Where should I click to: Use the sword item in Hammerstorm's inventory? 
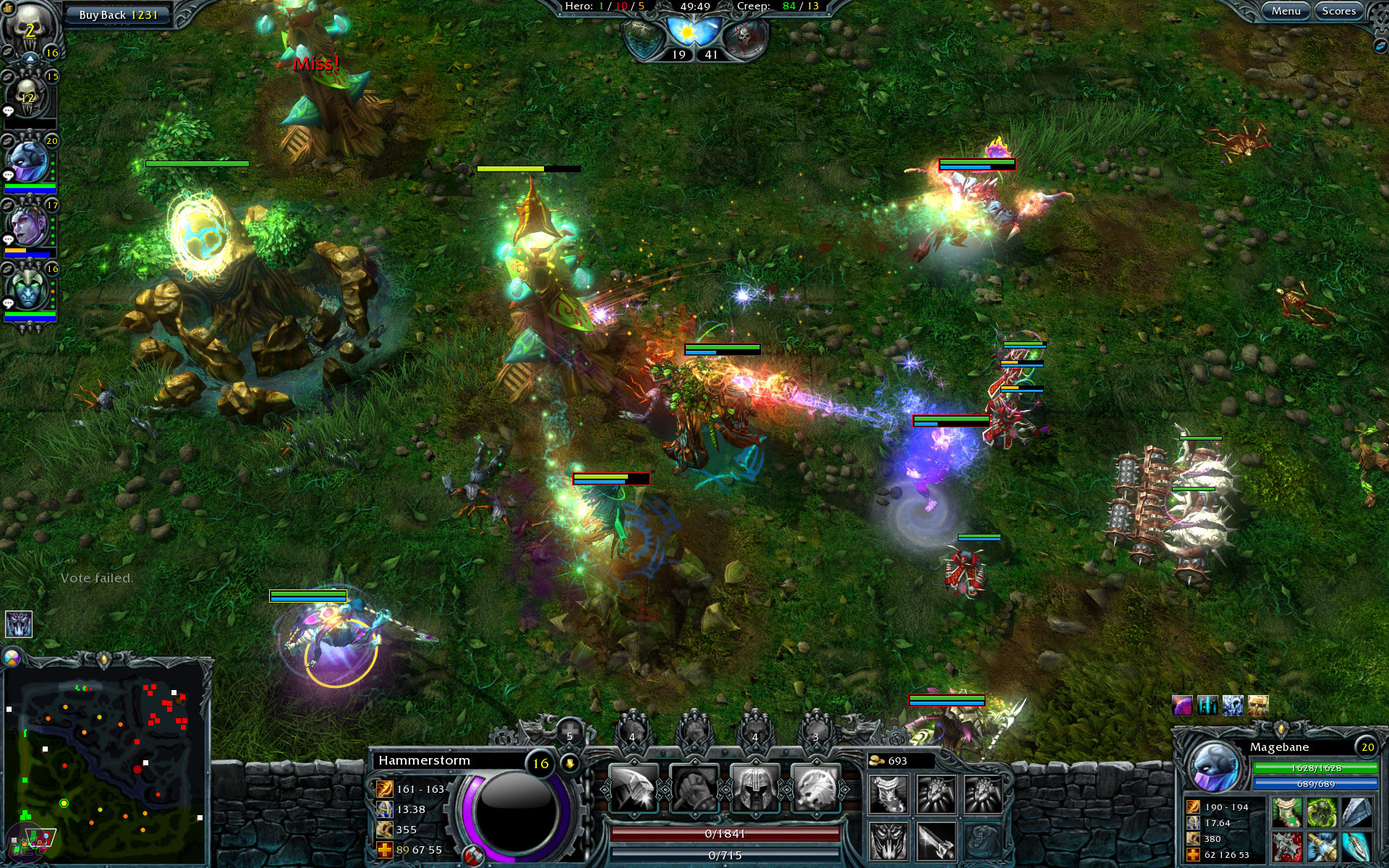coord(935,841)
